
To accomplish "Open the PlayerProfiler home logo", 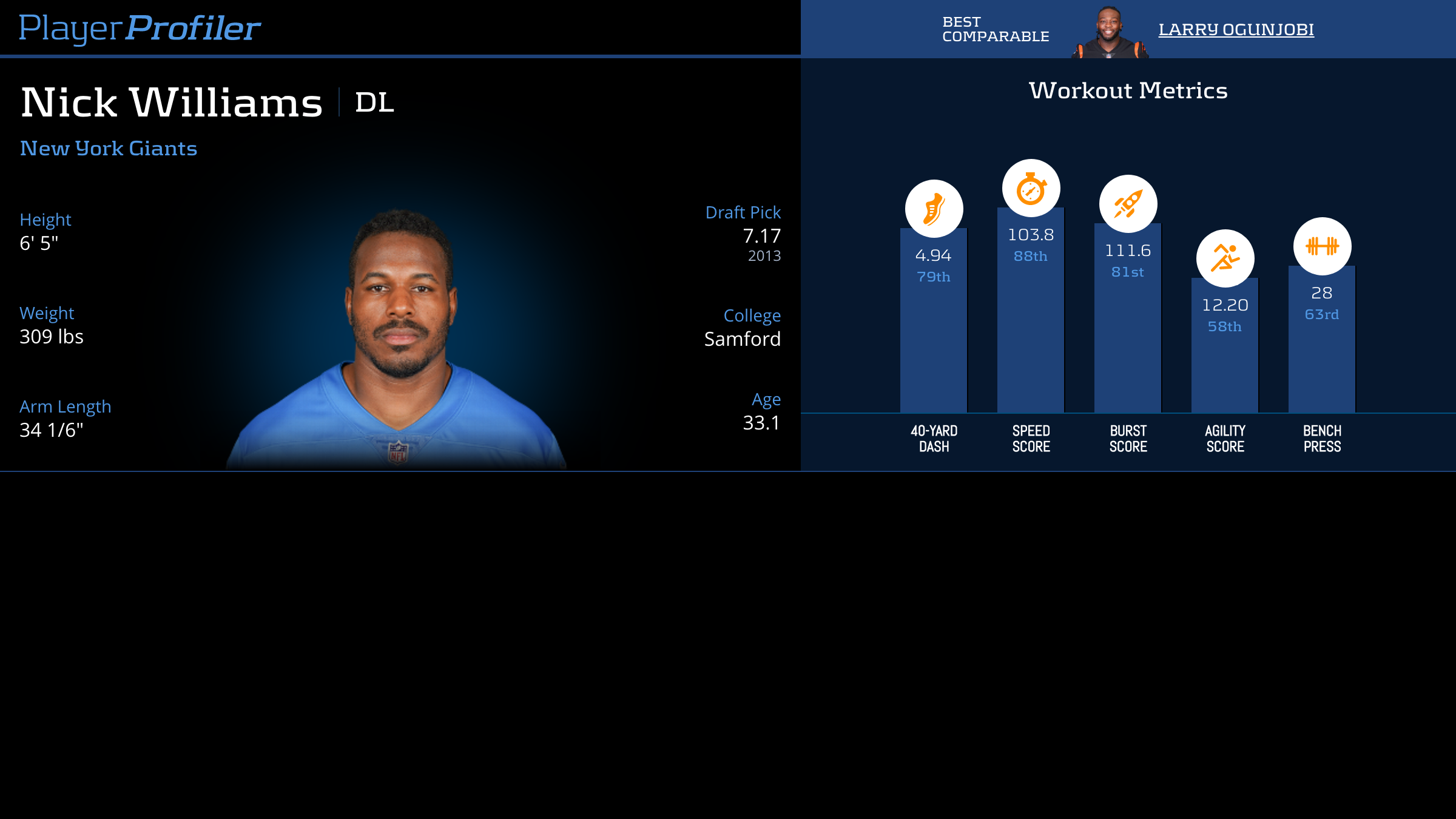I will [140, 28].
